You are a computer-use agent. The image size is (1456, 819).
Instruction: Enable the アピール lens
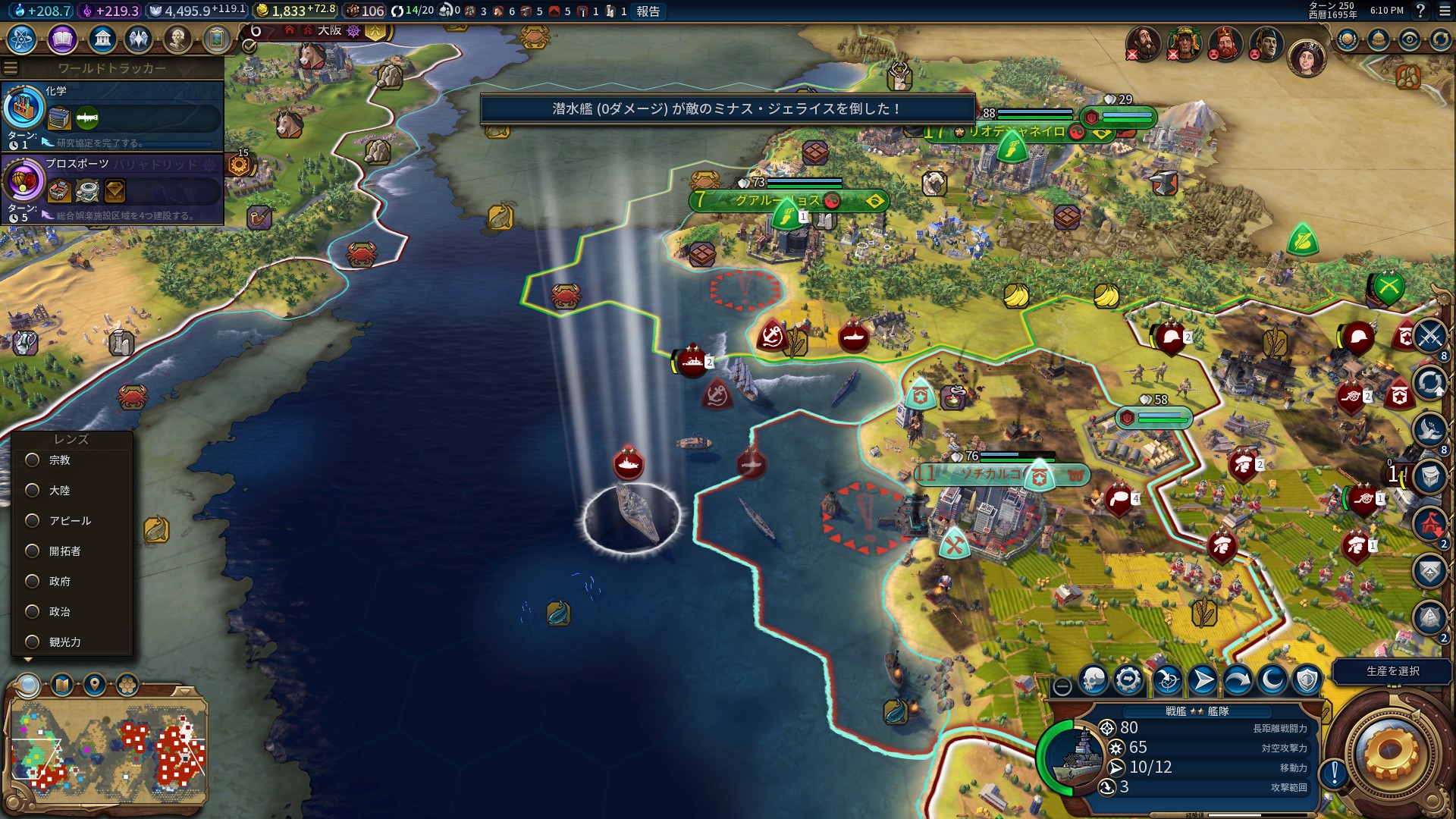pyautogui.click(x=33, y=521)
